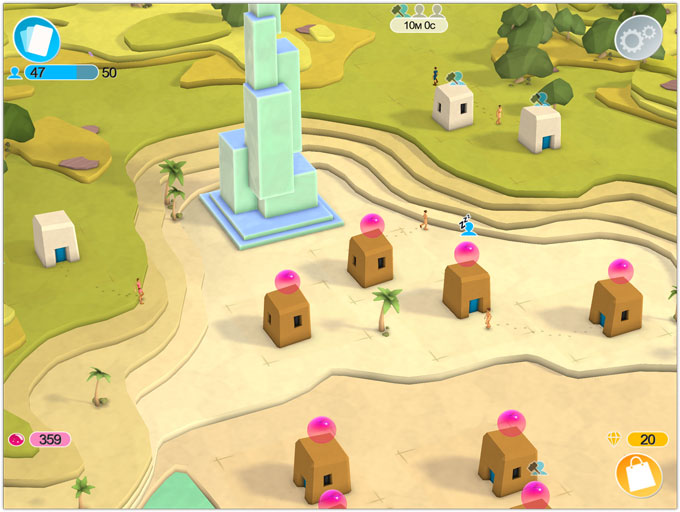Open the settings gear menu
680x512 pixels.
click(638, 40)
